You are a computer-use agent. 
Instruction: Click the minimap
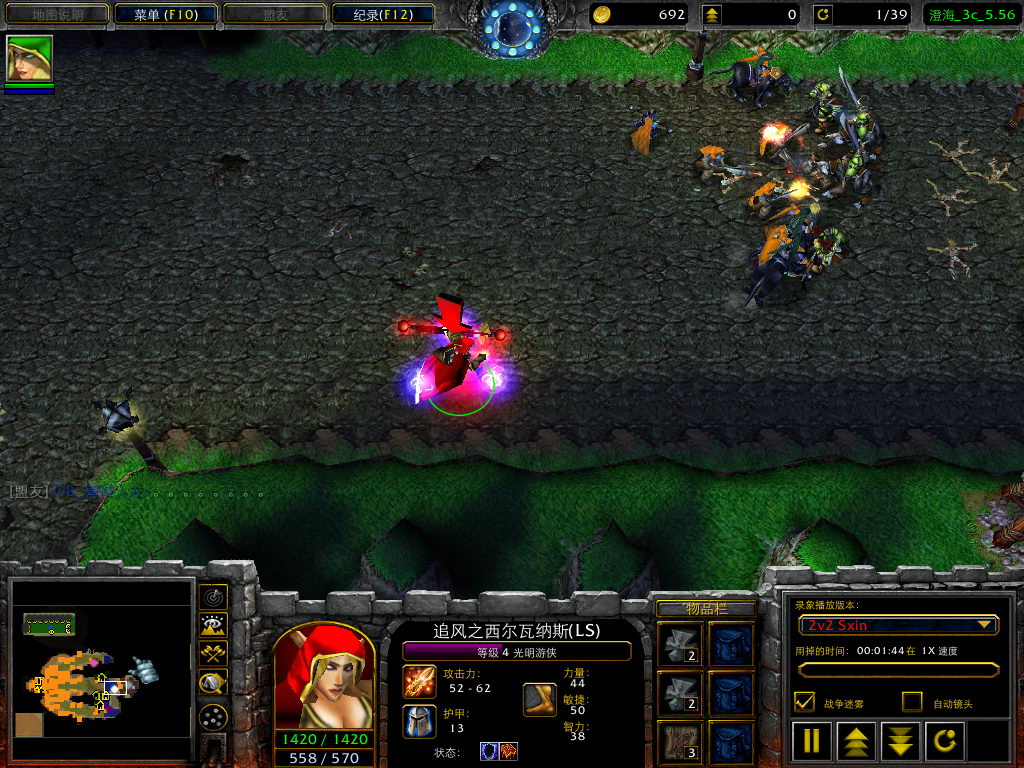pyautogui.click(x=101, y=669)
